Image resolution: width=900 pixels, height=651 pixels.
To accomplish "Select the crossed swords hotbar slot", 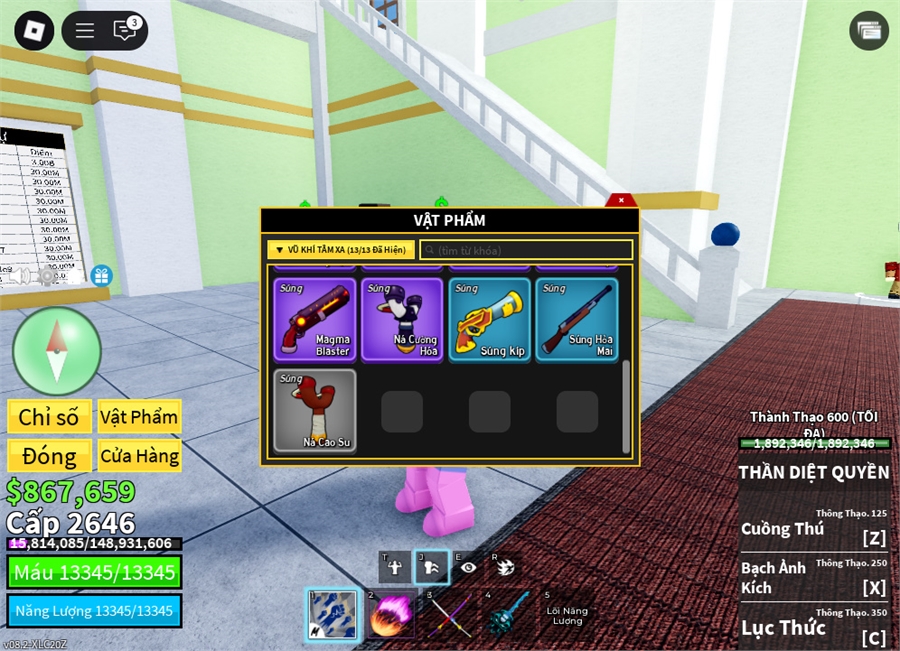I will (x=449, y=614).
